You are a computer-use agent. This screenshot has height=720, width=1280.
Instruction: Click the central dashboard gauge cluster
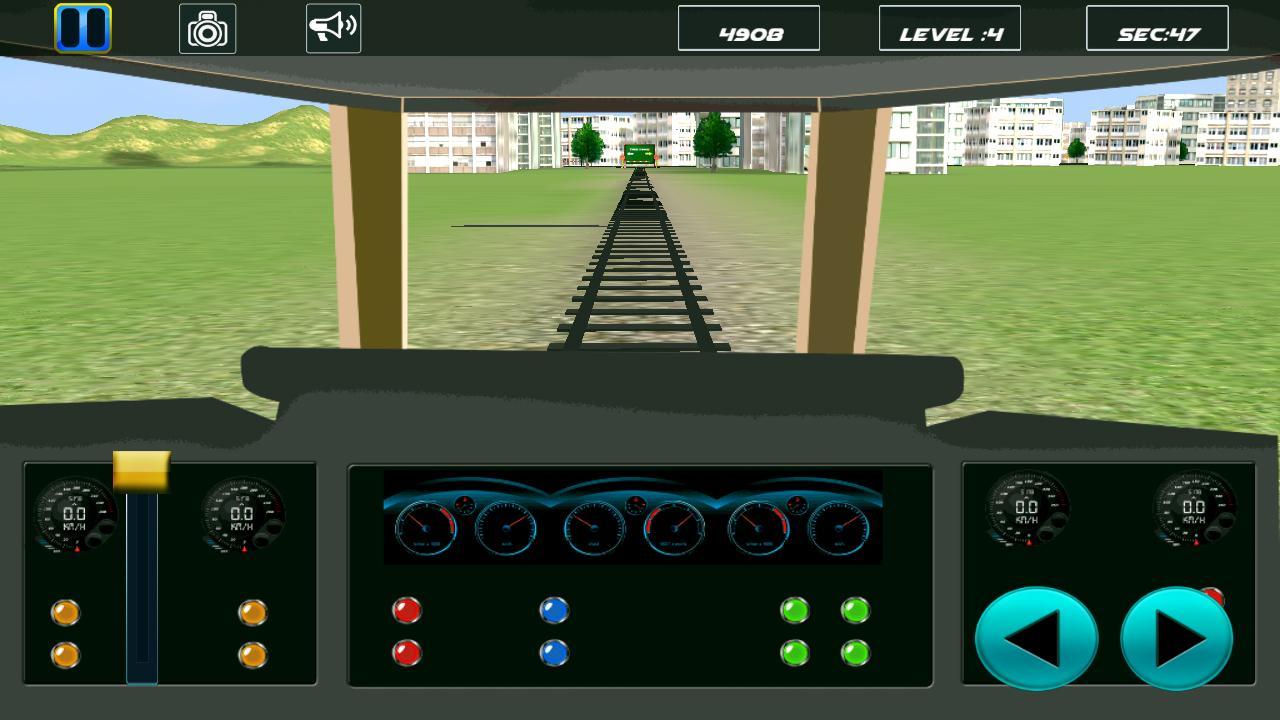(632, 520)
